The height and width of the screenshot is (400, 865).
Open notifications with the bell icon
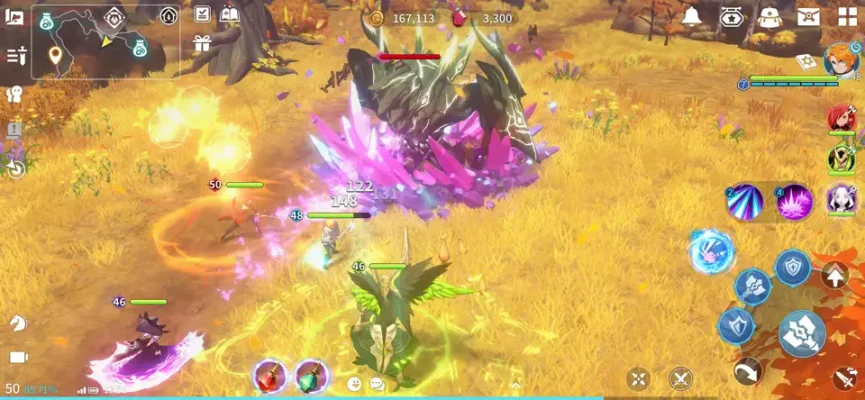coord(692,17)
